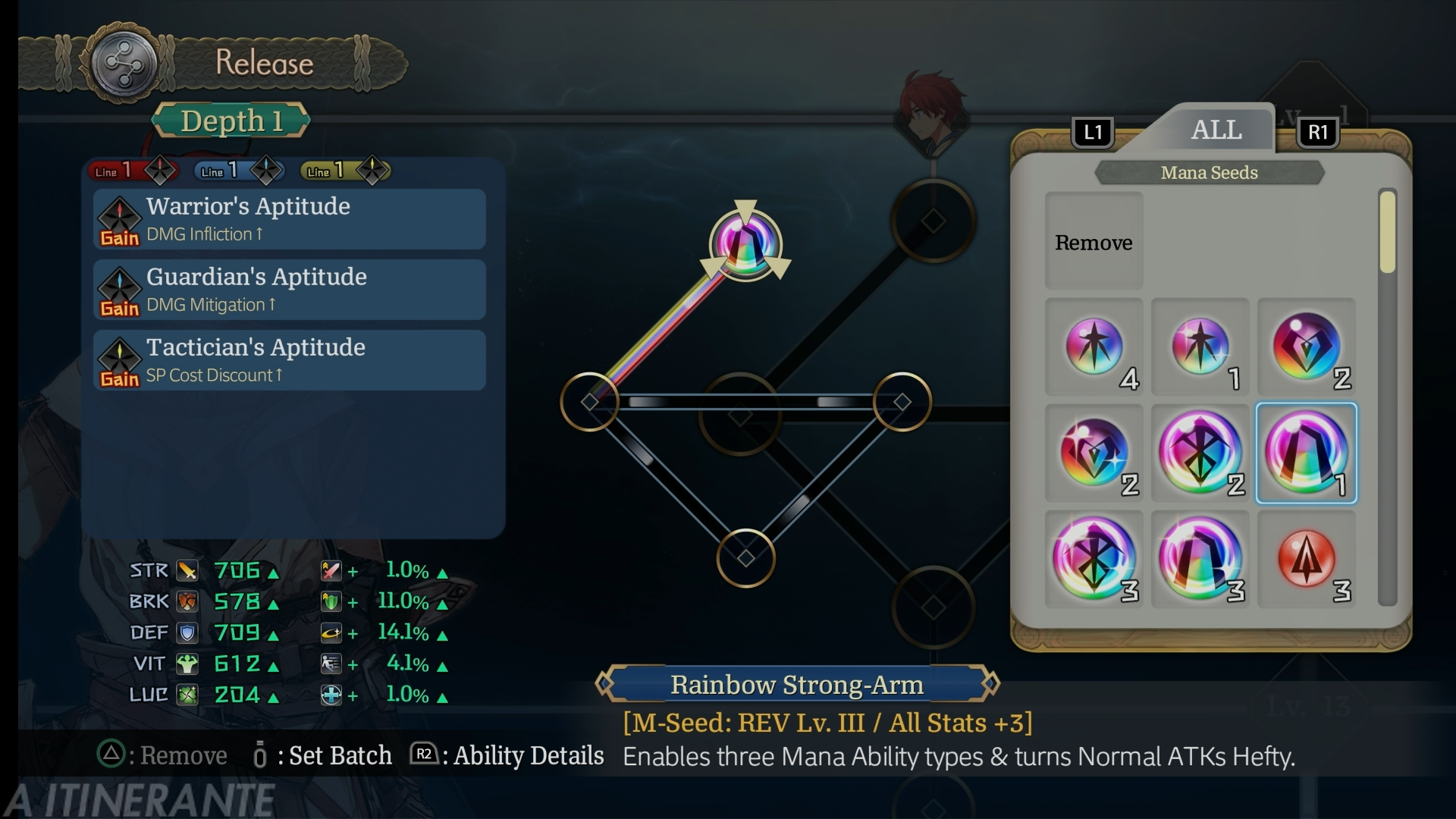Select the highlighted Rainbow Strong-Arm seed with quantity 1
This screenshot has width=1456, height=819.
pyautogui.click(x=1306, y=453)
